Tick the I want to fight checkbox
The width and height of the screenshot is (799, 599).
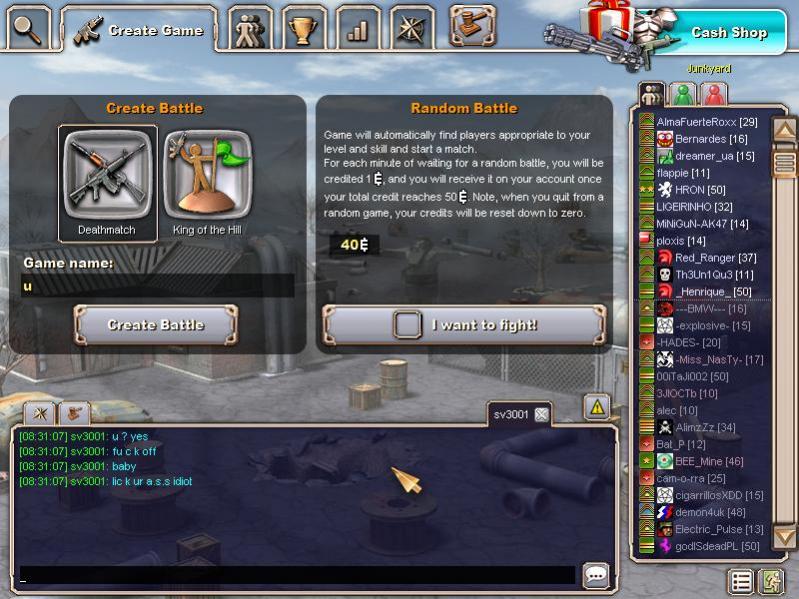pyautogui.click(x=407, y=325)
